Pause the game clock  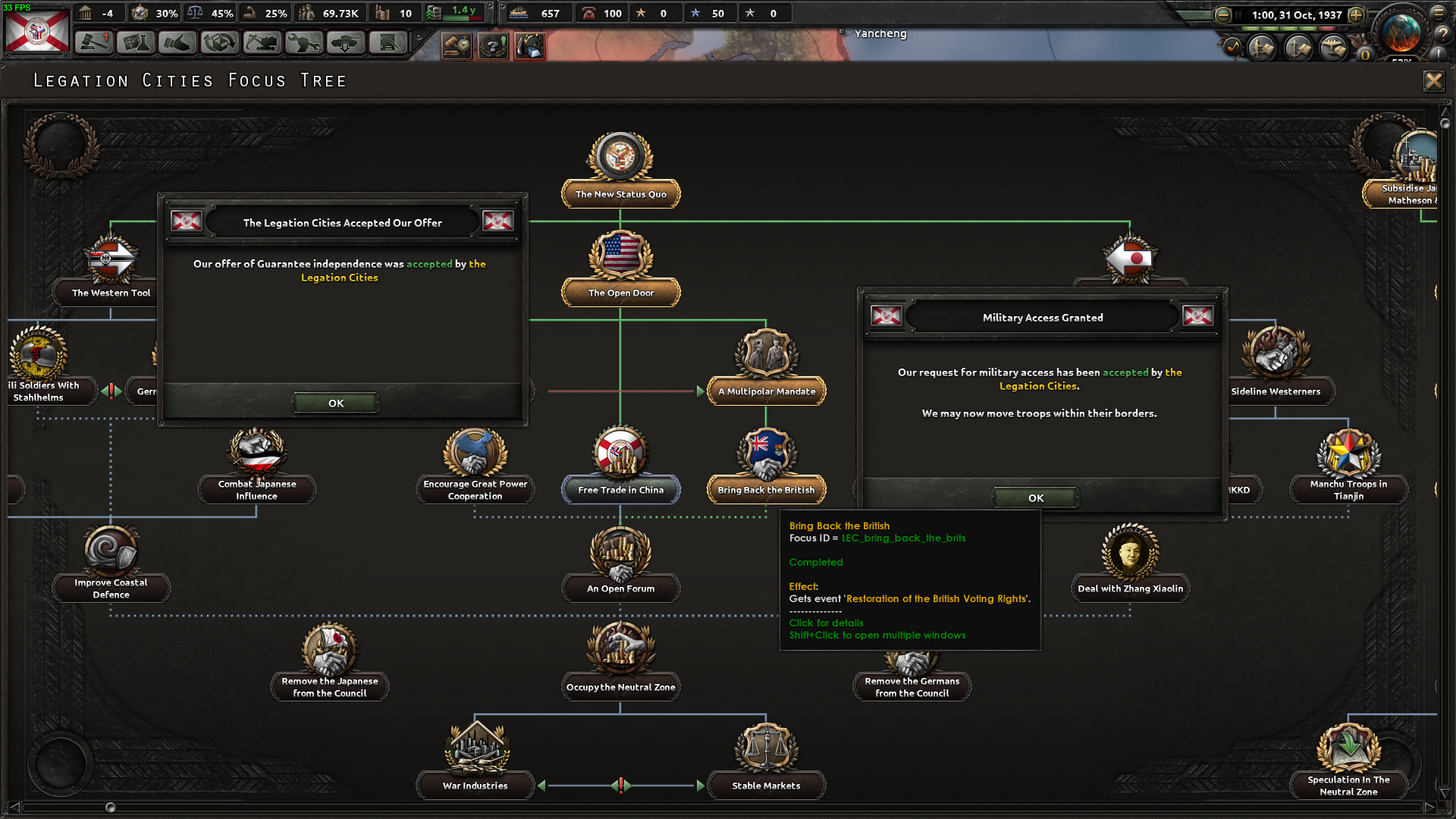(x=1238, y=14)
